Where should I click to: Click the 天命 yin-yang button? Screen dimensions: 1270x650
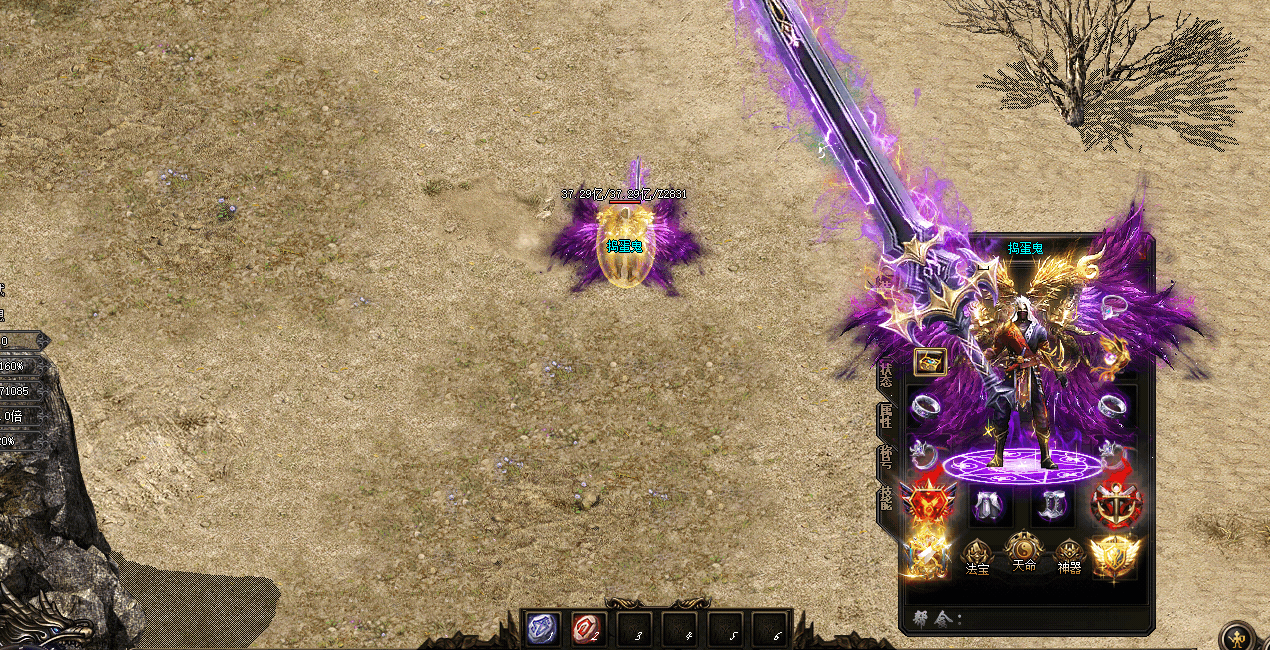[x=1024, y=551]
